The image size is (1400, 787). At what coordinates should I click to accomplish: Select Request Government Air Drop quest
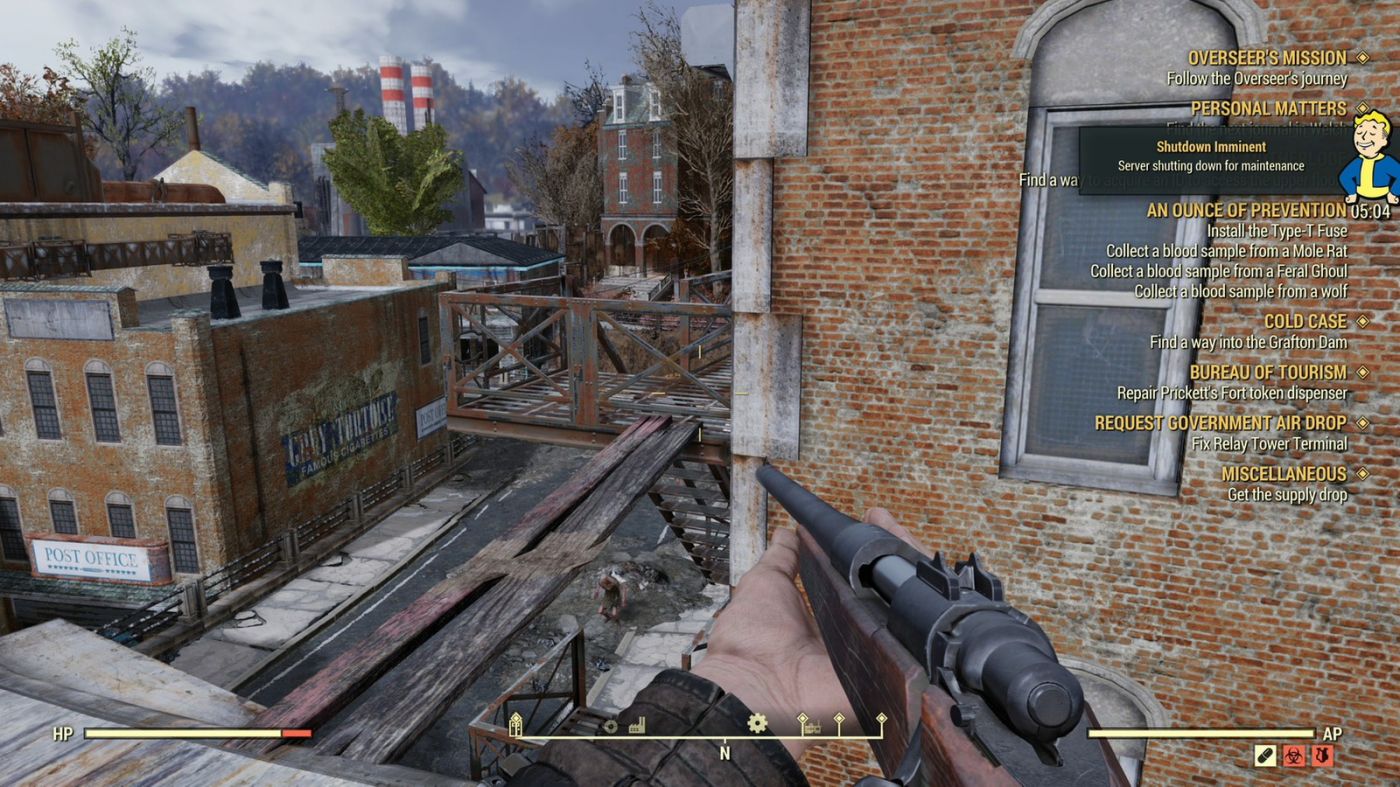click(x=1220, y=423)
